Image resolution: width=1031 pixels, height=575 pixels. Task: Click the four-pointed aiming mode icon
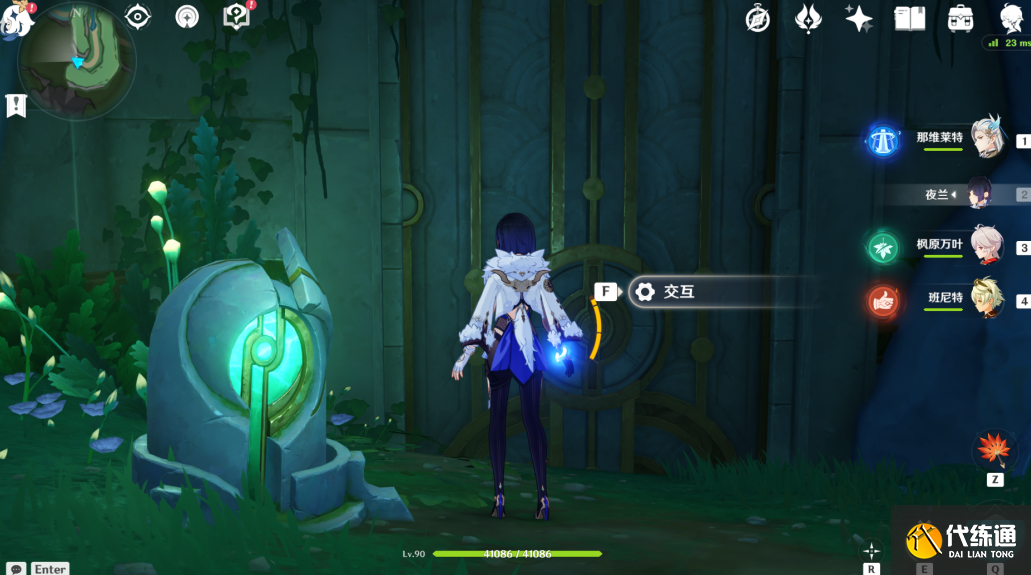pos(872,551)
